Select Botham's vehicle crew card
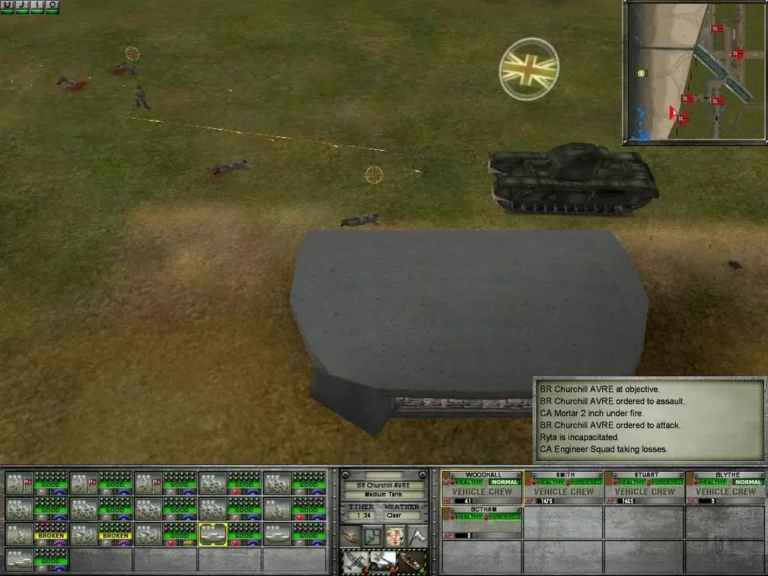Screen dimensions: 768x576 (x=481, y=522)
